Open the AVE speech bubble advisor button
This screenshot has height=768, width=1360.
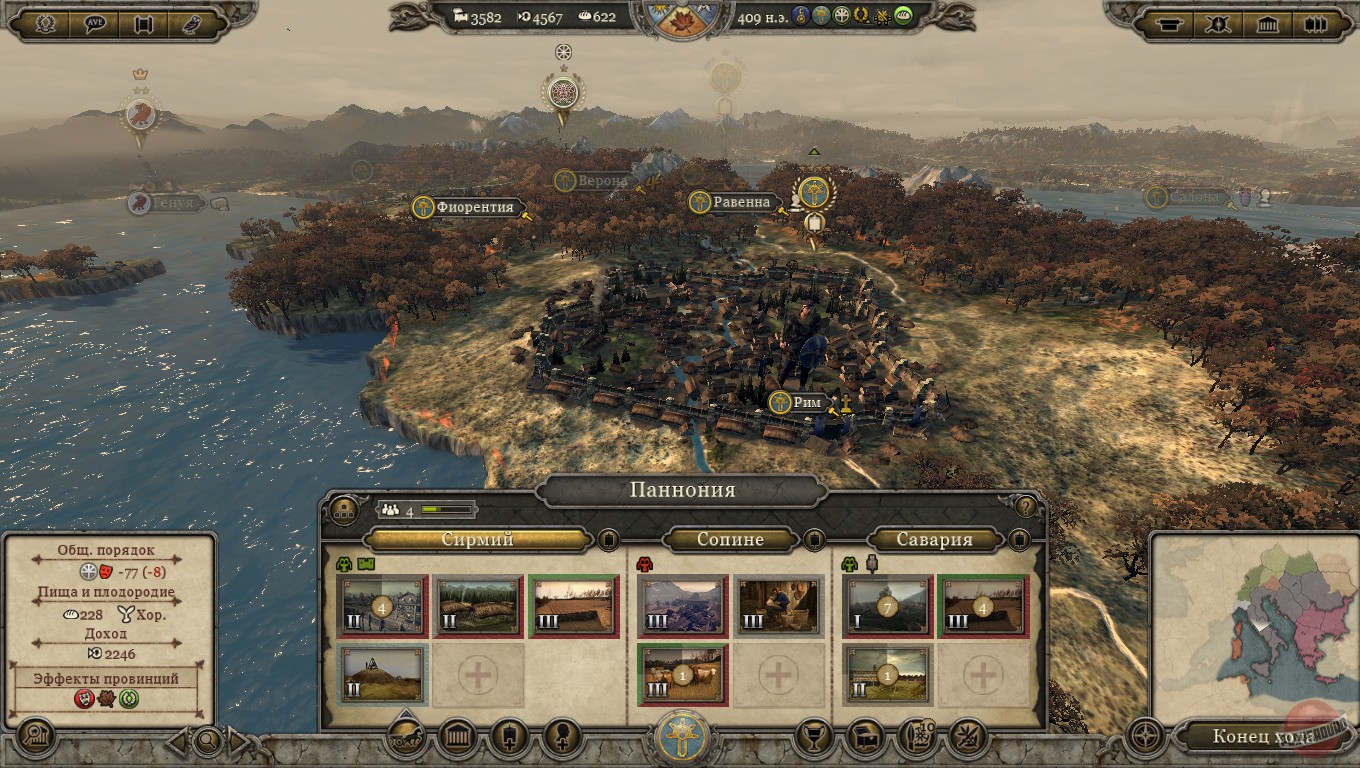pyautogui.click(x=96, y=24)
